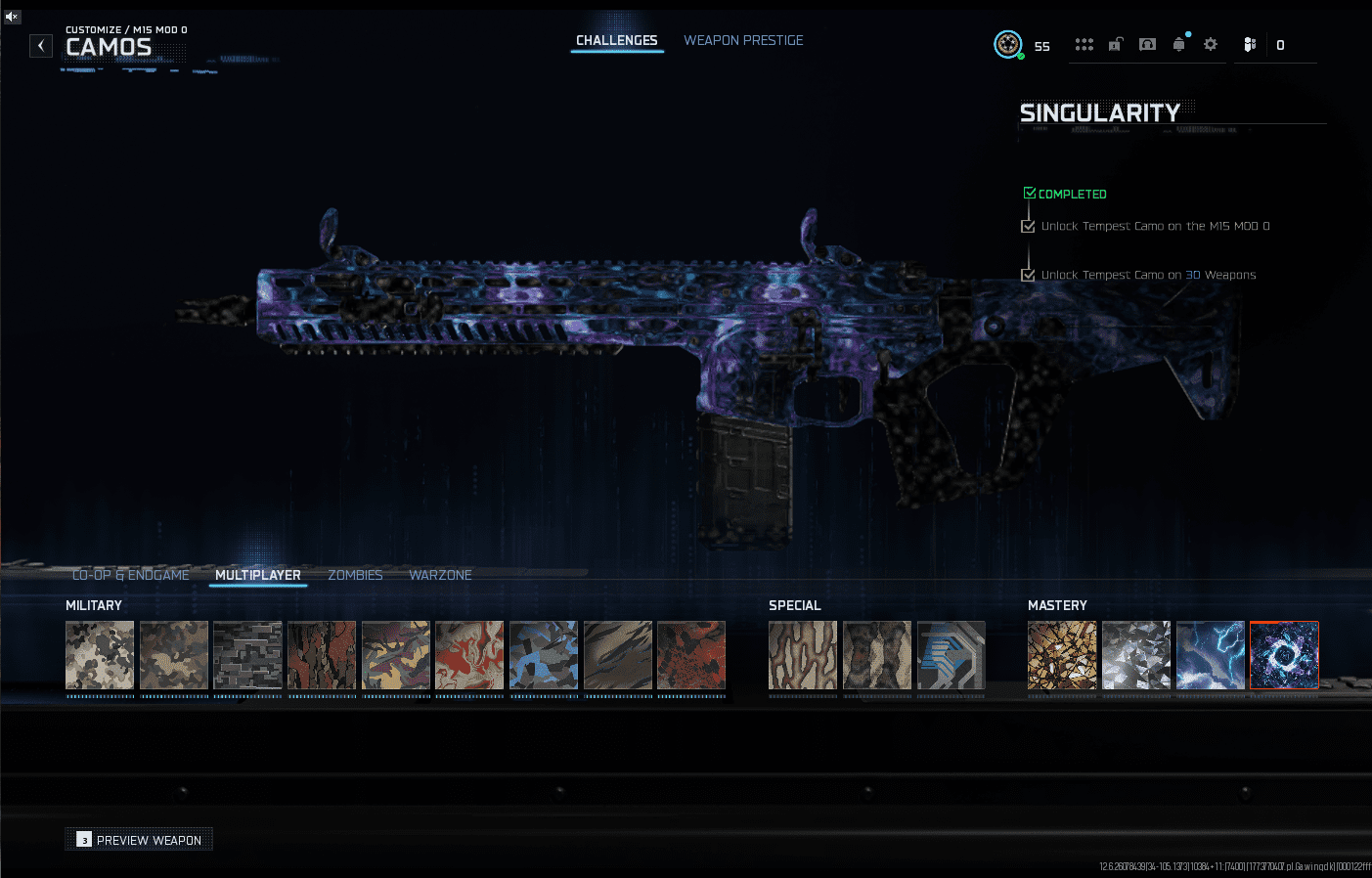1372x878 pixels.
Task: Click the green COMPLETED checkmark
Action: (1029, 193)
